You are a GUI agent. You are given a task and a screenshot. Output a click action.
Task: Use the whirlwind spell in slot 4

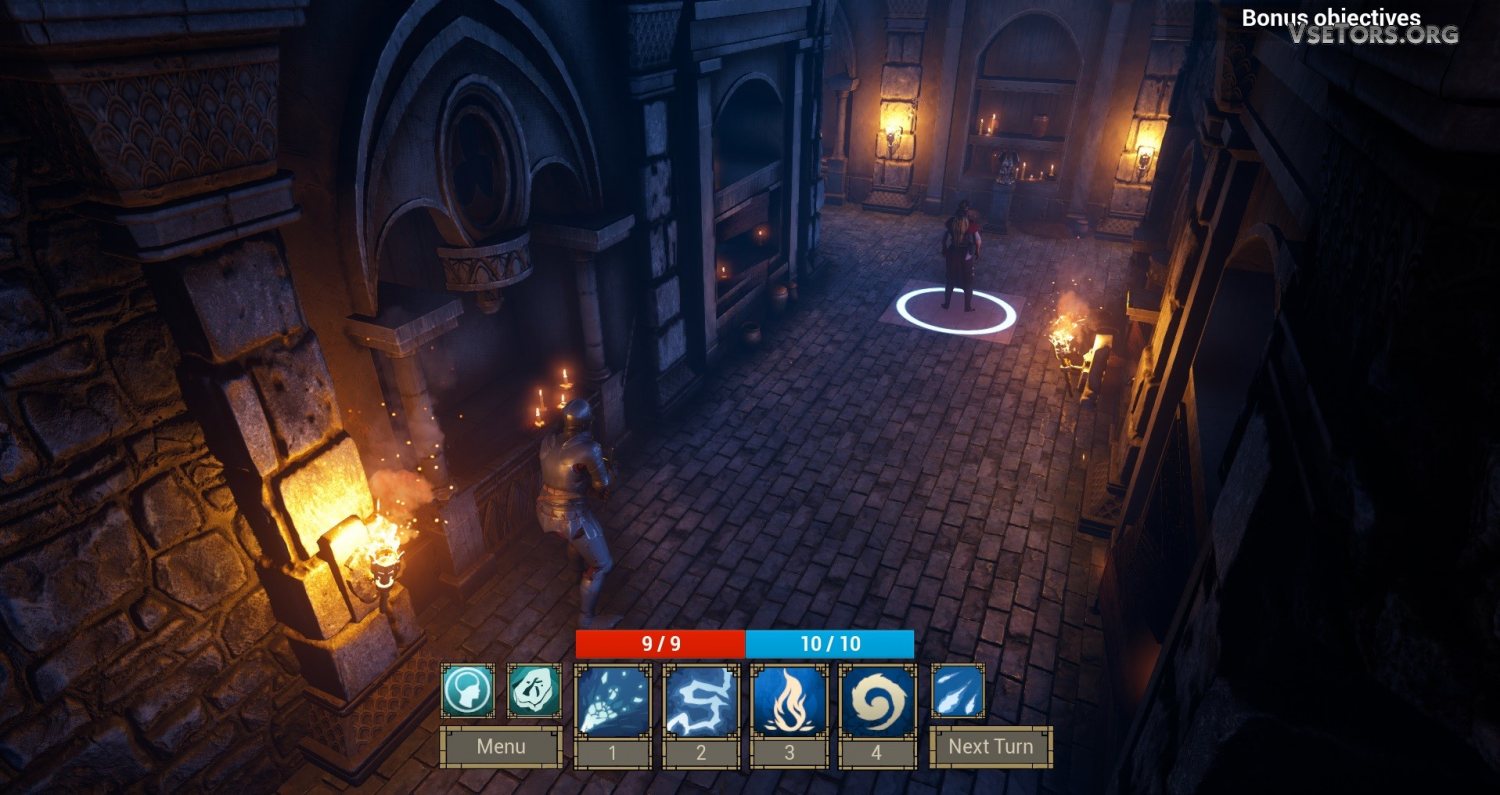[x=877, y=701]
